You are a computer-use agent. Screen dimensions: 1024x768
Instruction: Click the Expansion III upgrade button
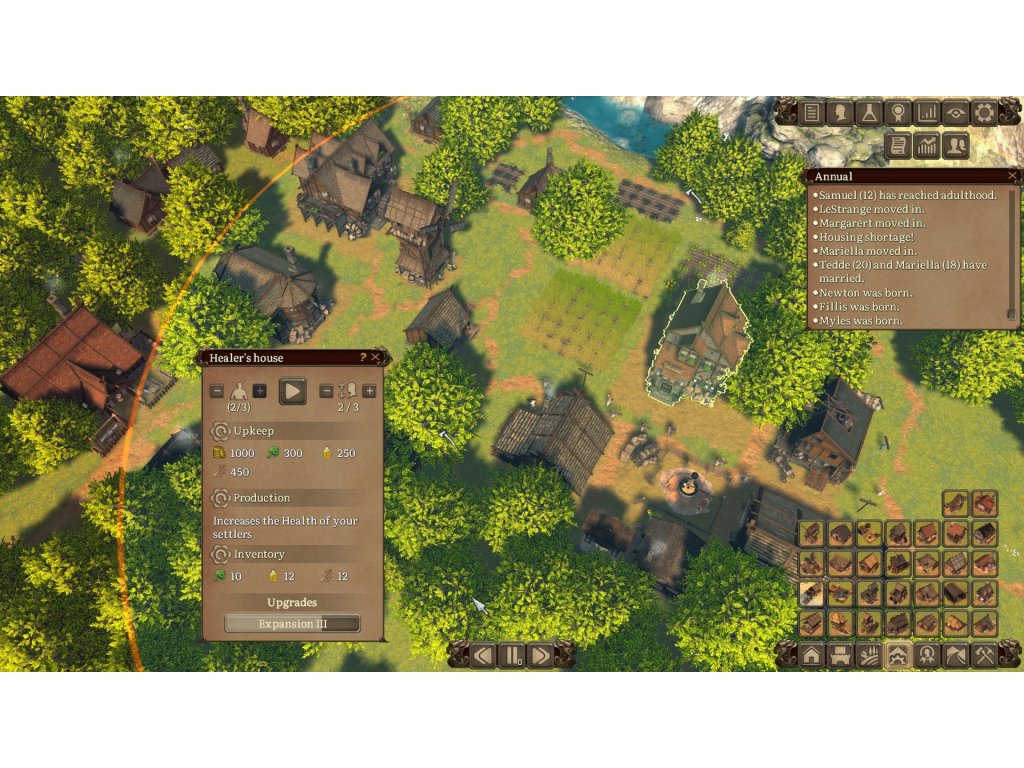coord(292,624)
